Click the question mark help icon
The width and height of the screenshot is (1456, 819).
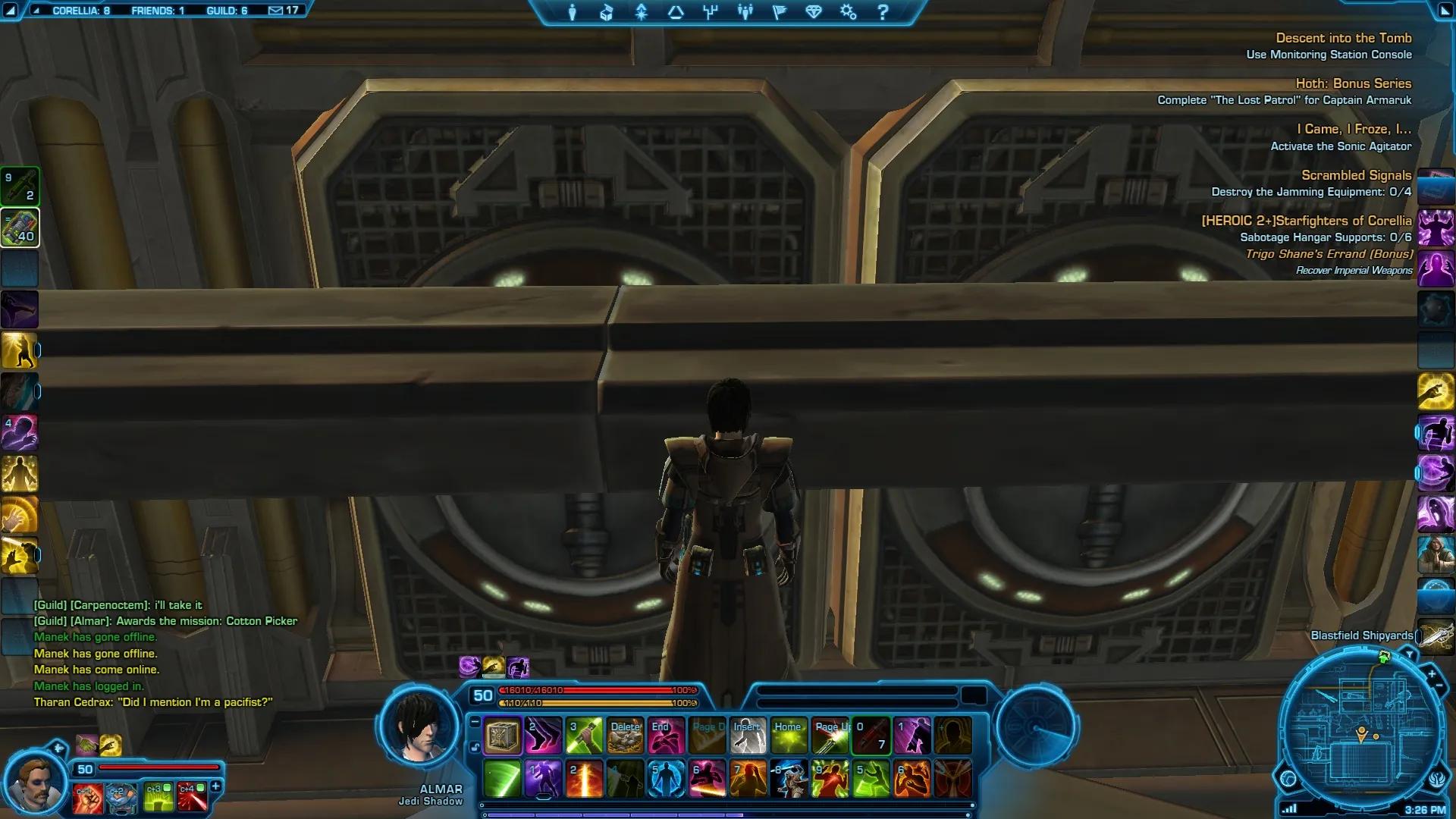(x=883, y=12)
